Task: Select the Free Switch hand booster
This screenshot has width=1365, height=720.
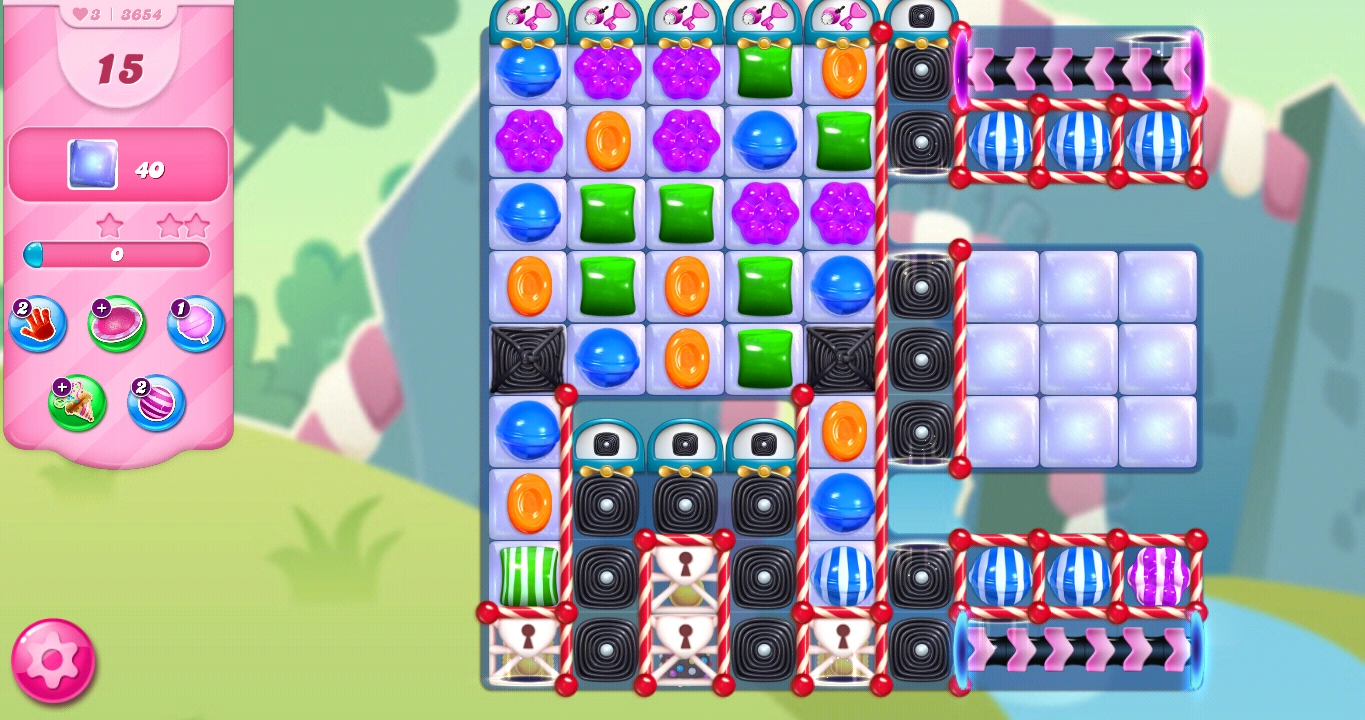Action: (x=37, y=324)
